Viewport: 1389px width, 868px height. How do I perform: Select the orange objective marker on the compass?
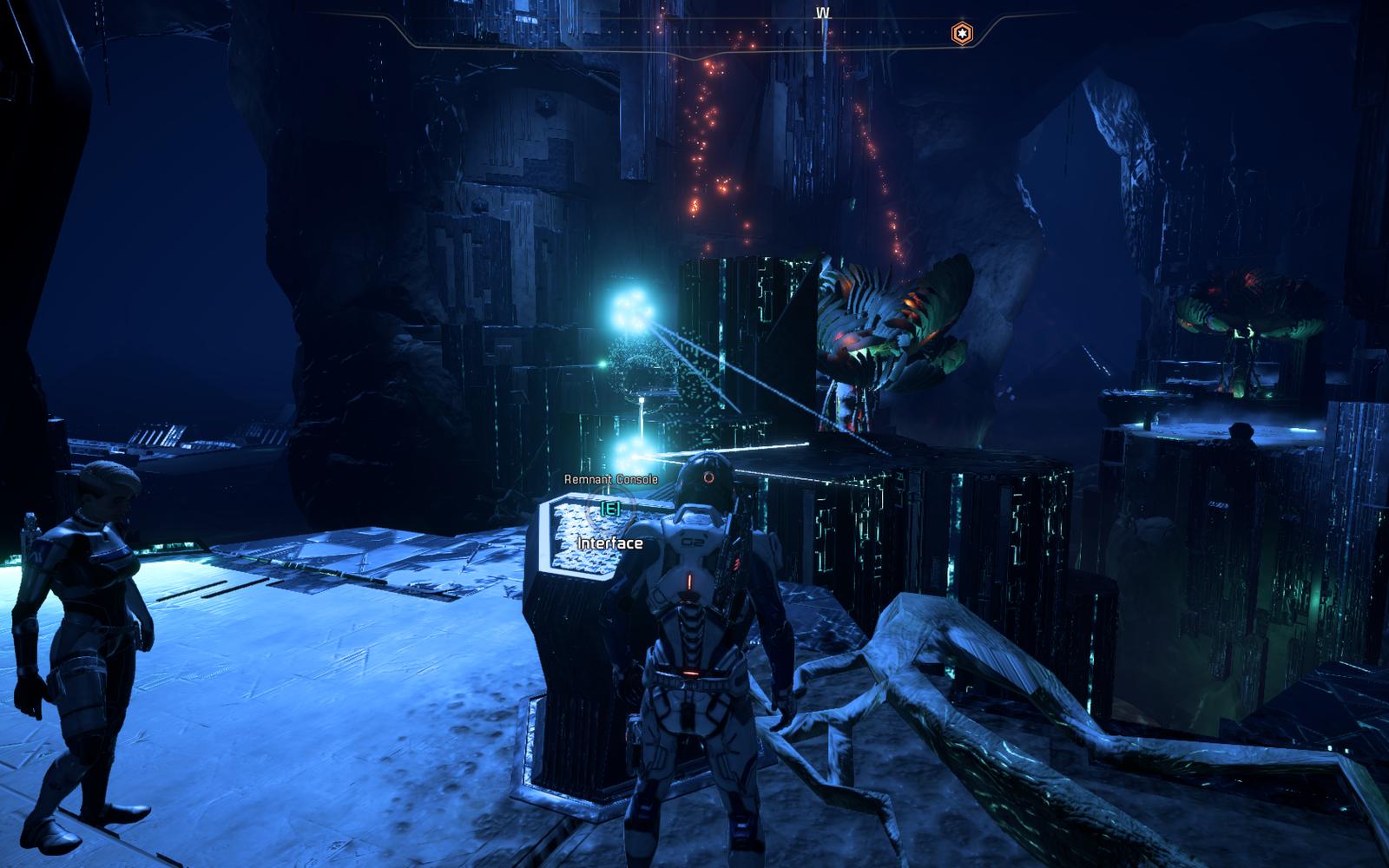coord(961,34)
